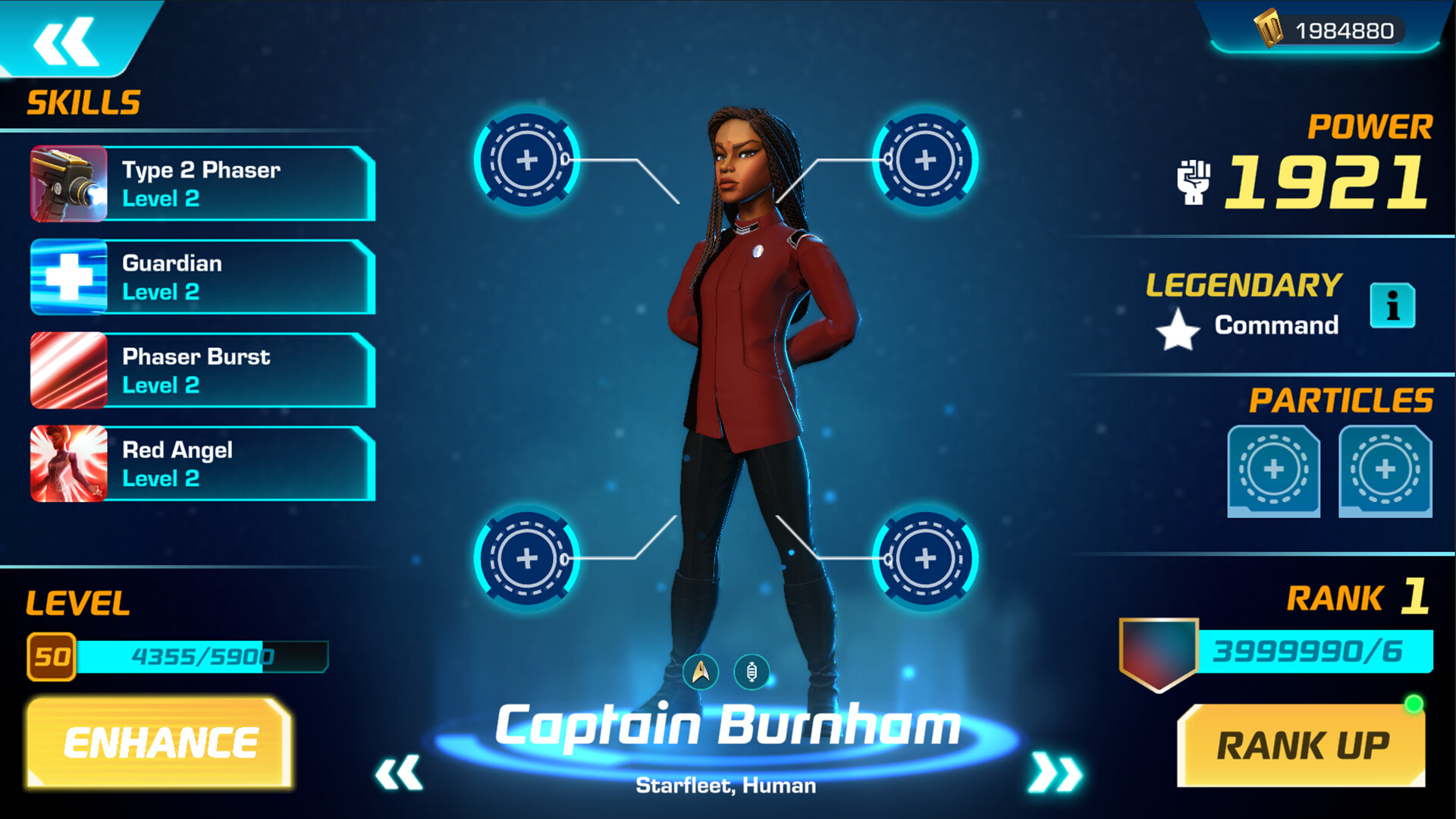Advance to next character with right double-arrow
Image resolution: width=1456 pixels, height=819 pixels.
[1055, 772]
